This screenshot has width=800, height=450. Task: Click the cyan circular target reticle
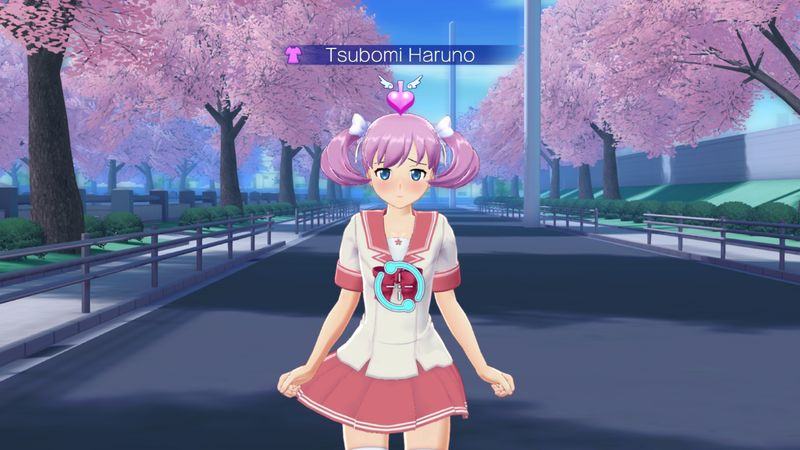pos(401,289)
